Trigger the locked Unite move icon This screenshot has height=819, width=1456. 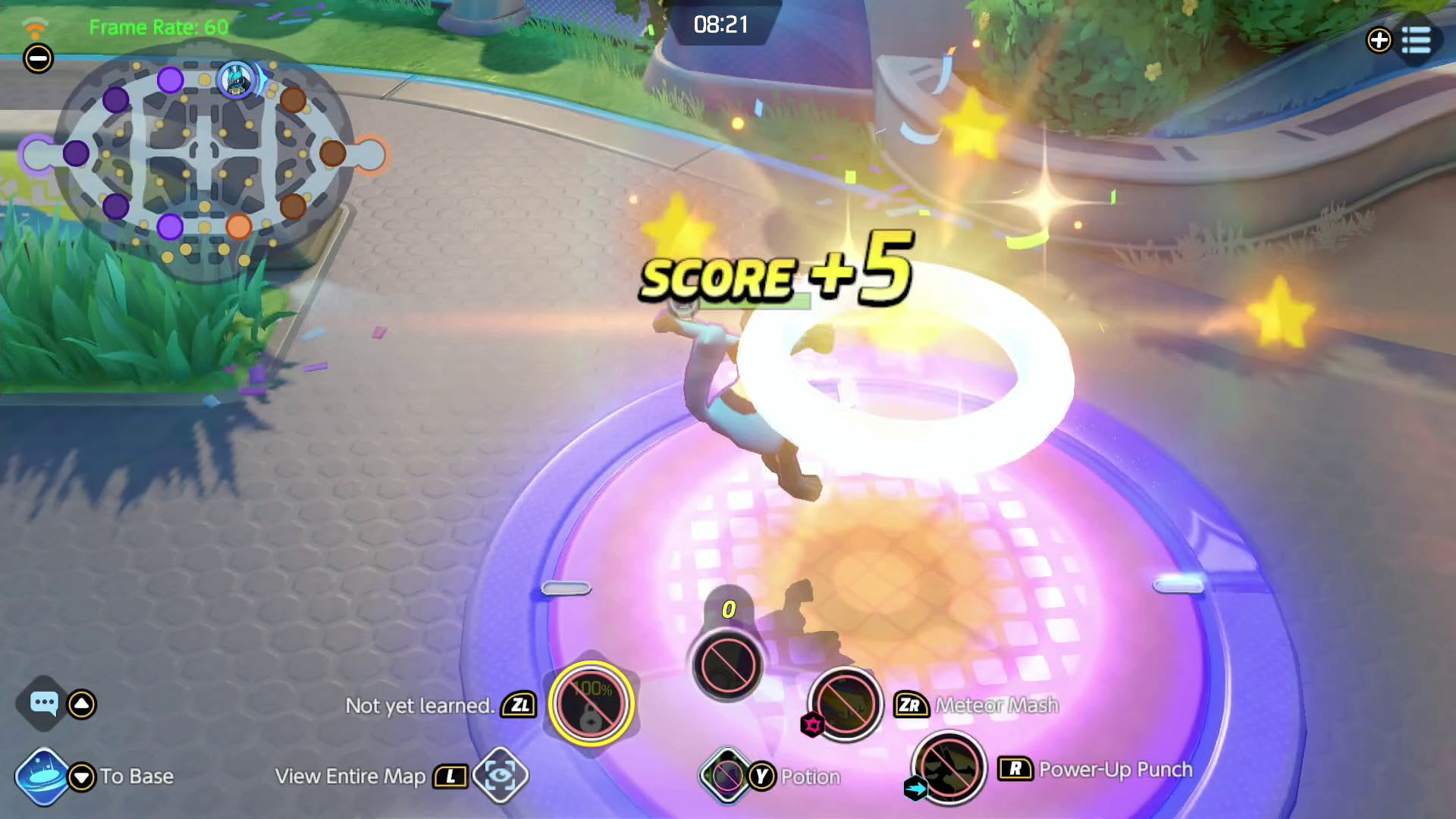(591, 704)
